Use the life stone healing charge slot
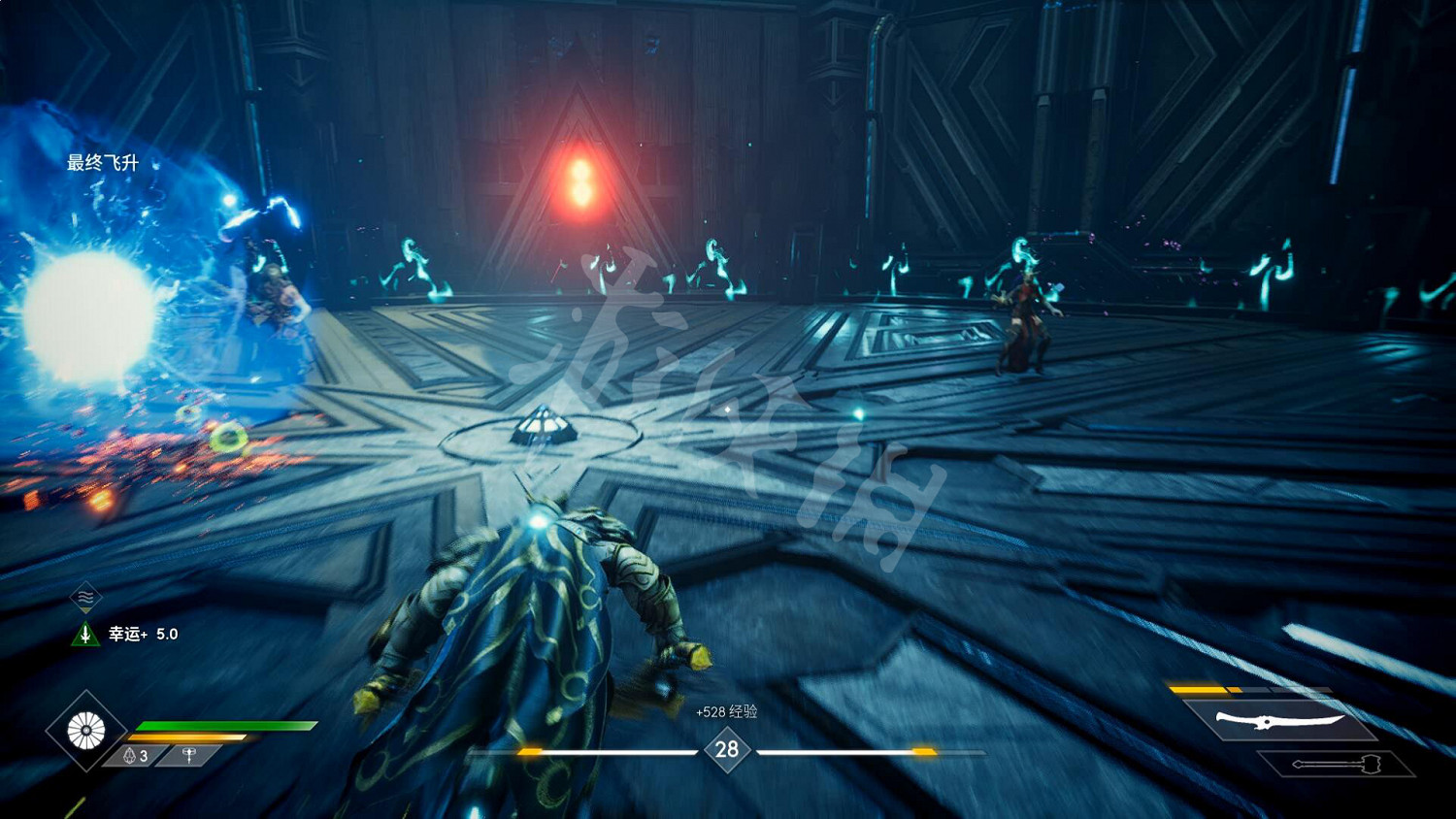1456x819 pixels. pos(136,755)
